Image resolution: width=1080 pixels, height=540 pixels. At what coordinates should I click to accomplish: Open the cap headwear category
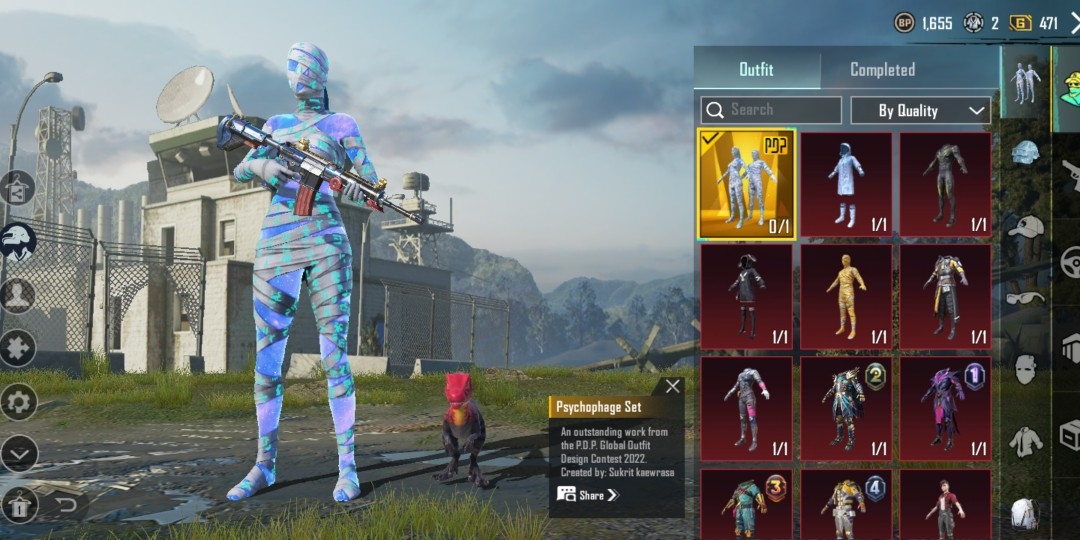pyautogui.click(x=1023, y=228)
